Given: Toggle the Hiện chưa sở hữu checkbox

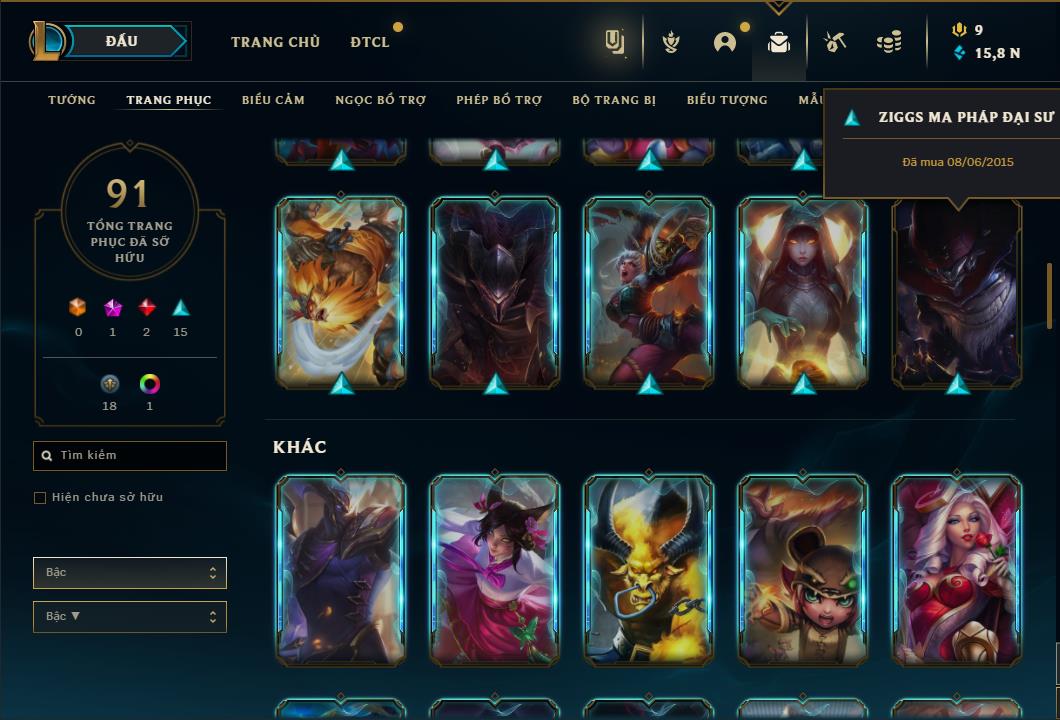Looking at the screenshot, I should click(x=40, y=498).
